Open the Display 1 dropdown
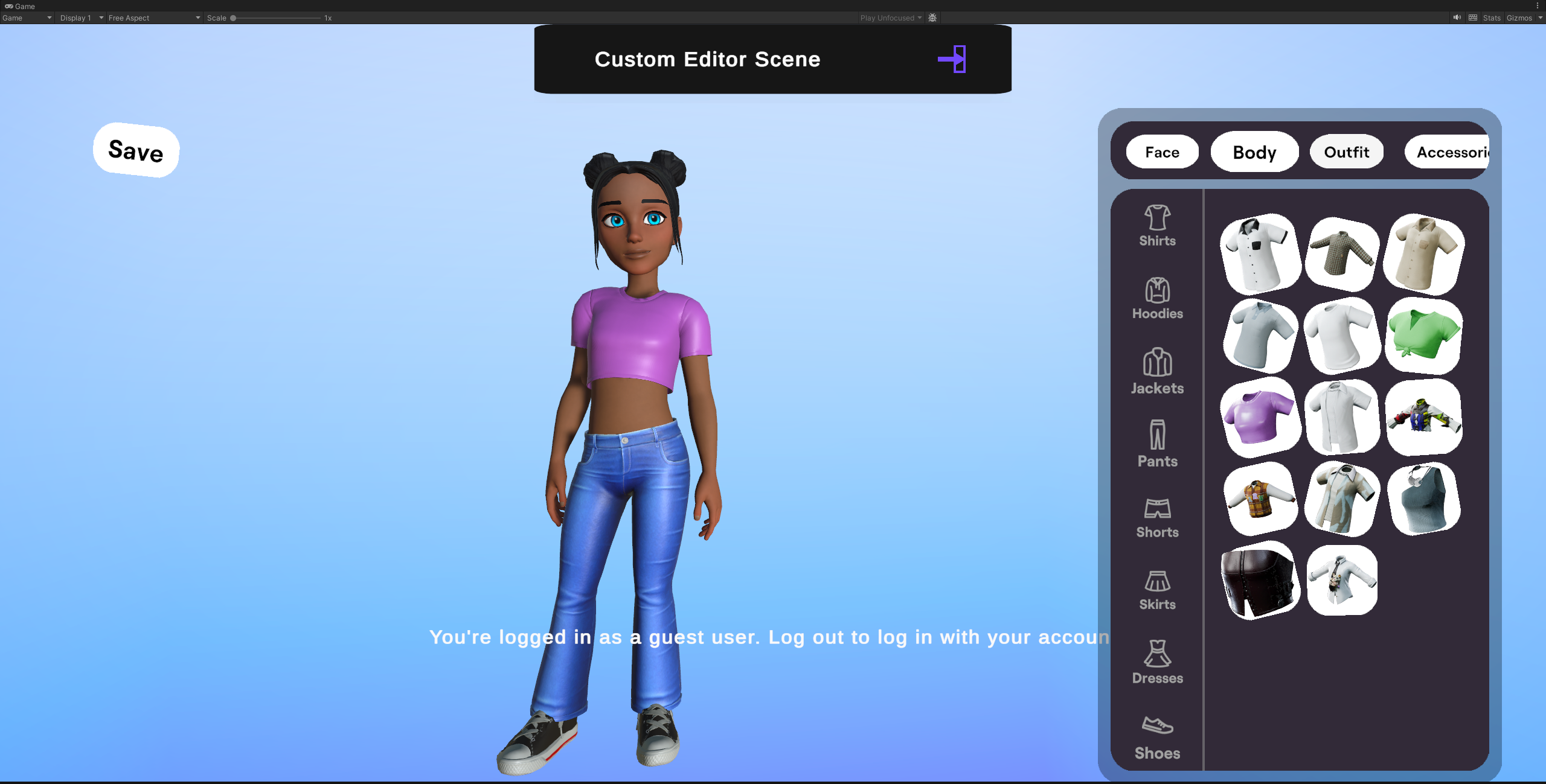 [x=80, y=18]
